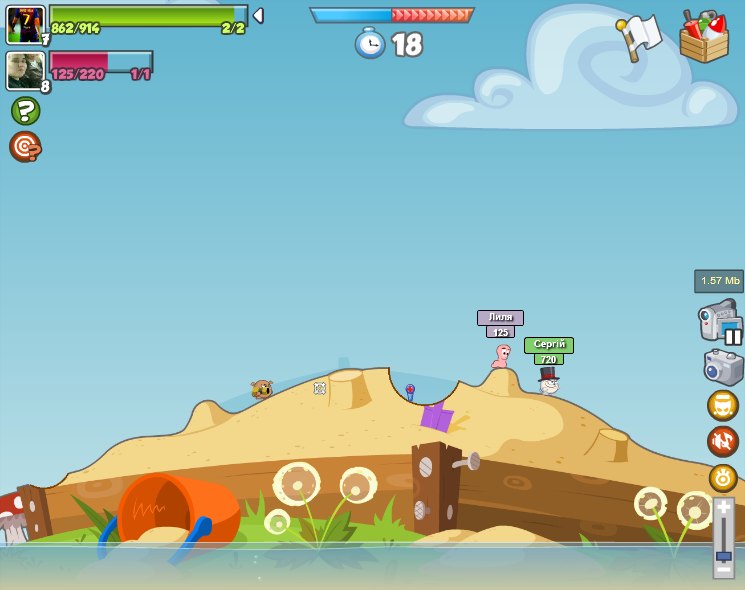Select the level 8 player avatar

(x=25, y=71)
